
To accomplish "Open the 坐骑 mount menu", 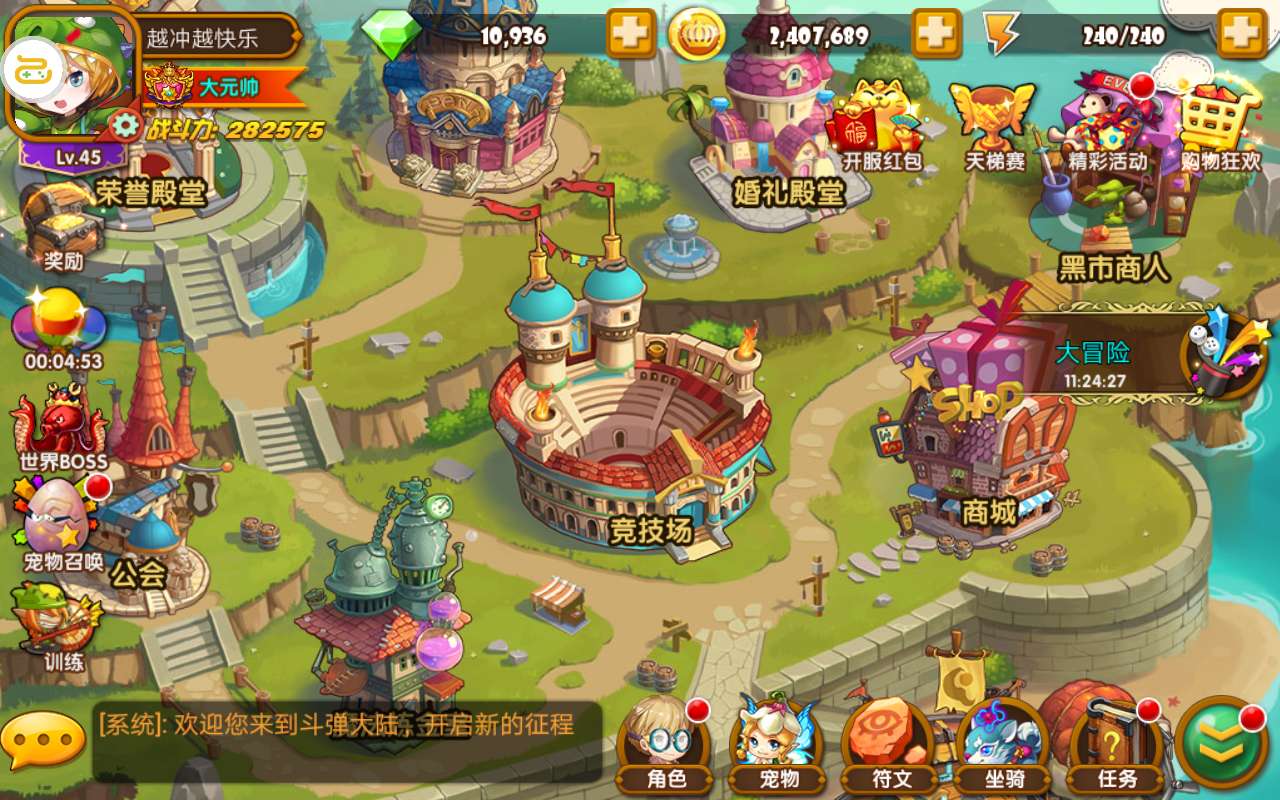I will point(1003,745).
